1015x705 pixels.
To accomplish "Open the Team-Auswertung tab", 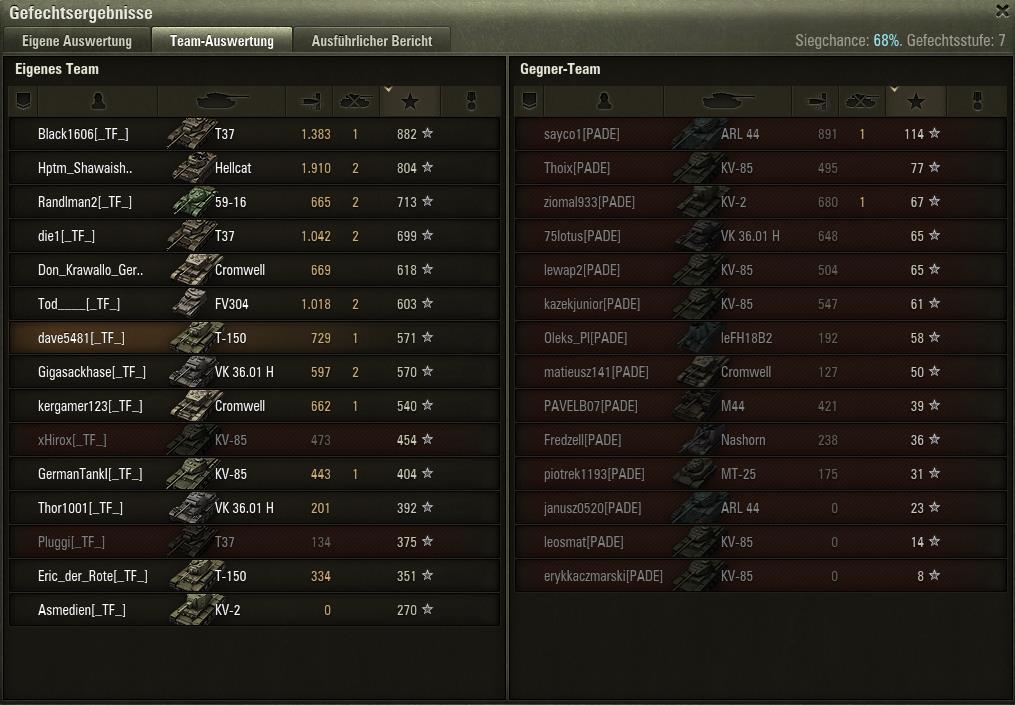I will coord(222,41).
